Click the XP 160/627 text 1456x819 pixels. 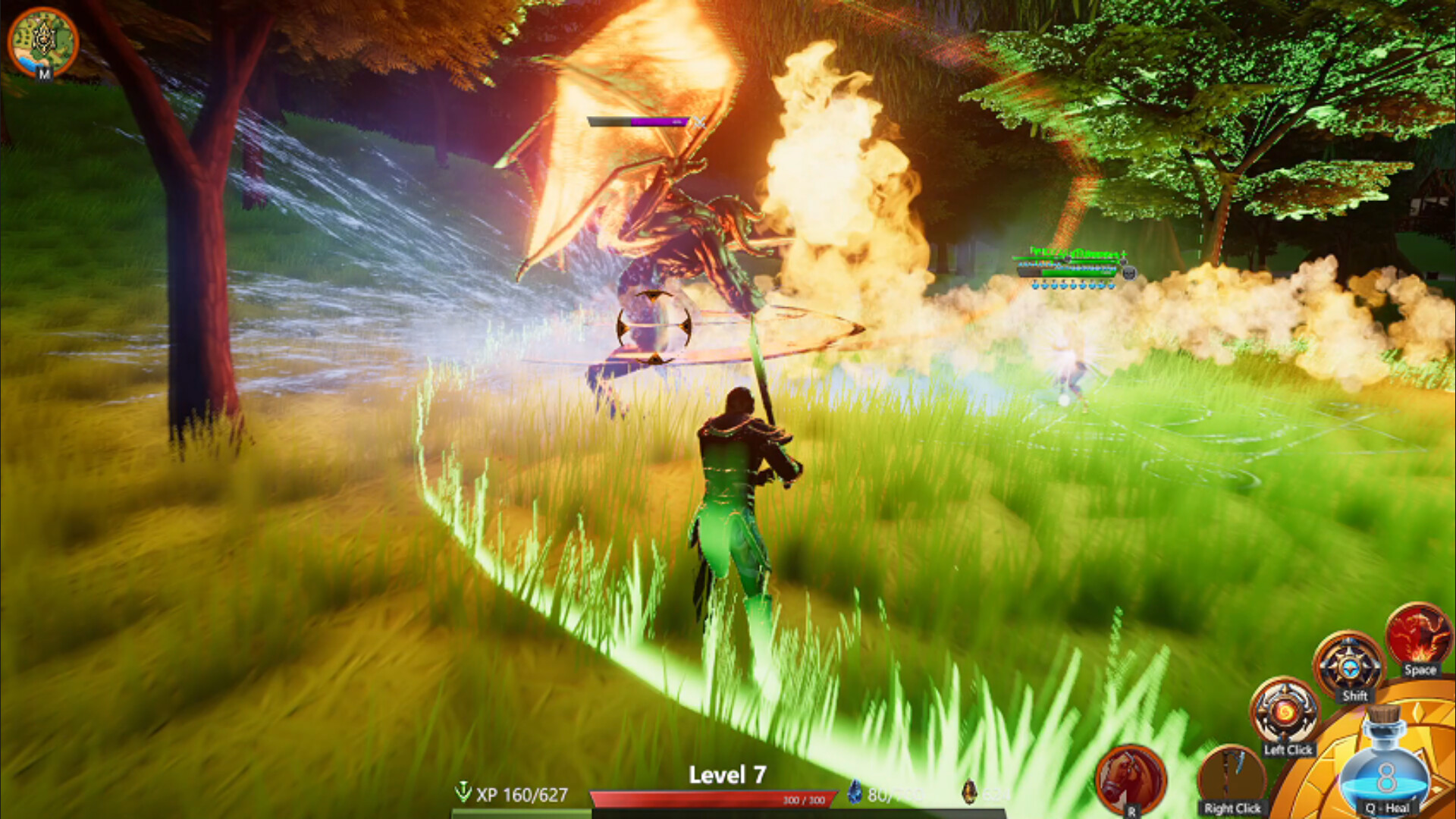[523, 795]
